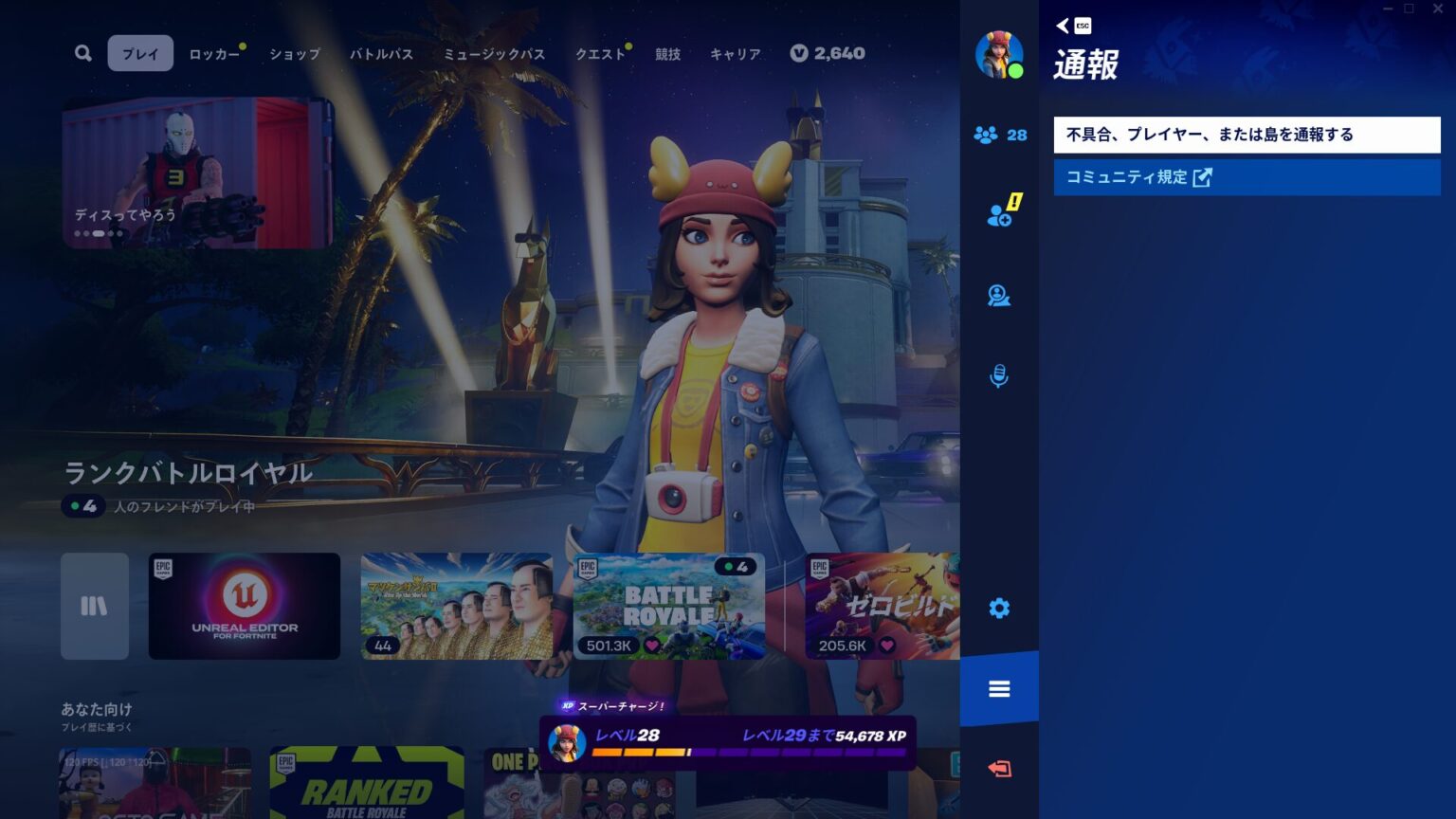Open the friends panel showing 28 friends

[999, 136]
